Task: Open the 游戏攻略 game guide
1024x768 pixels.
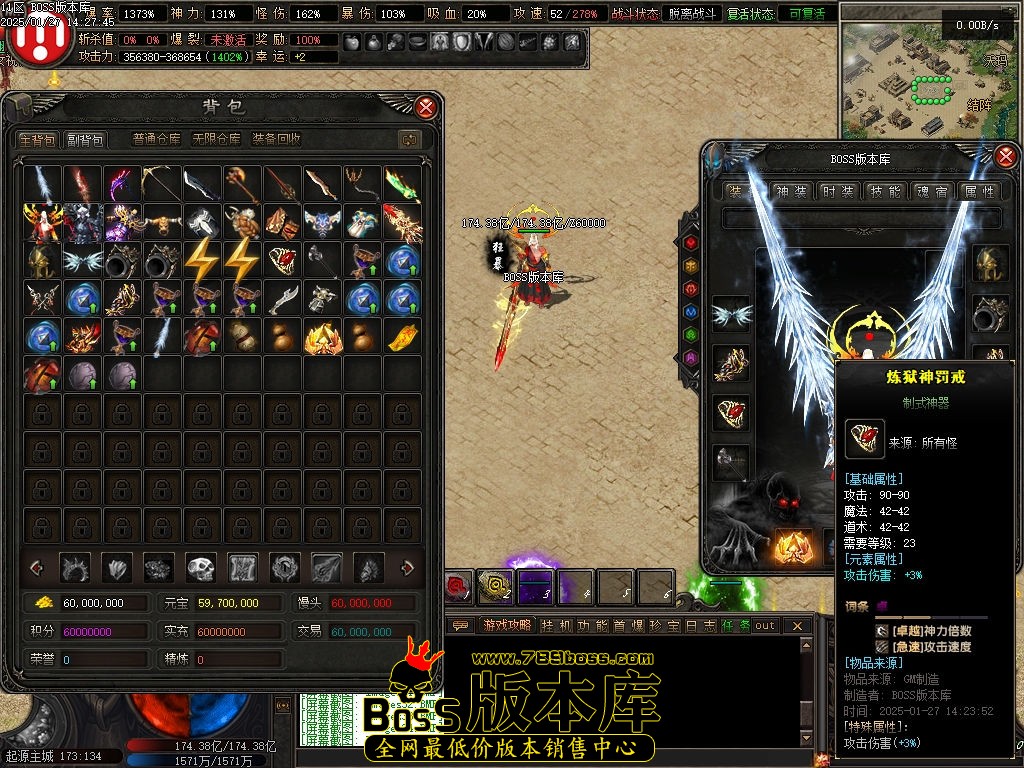Action: point(507,626)
